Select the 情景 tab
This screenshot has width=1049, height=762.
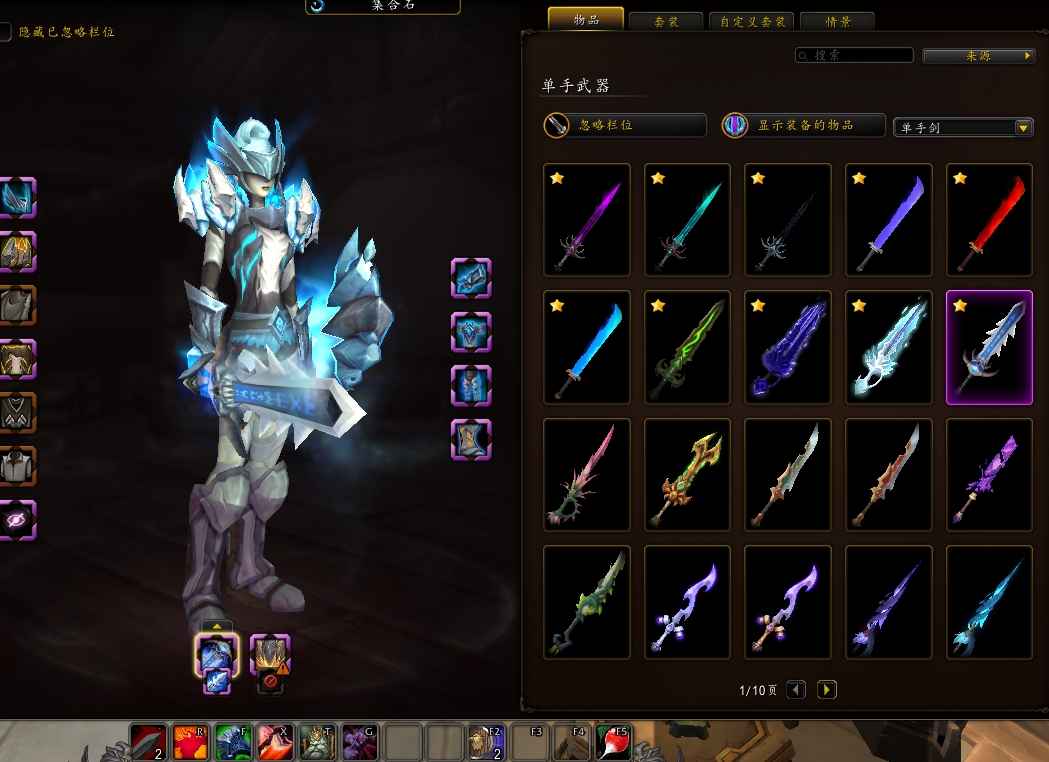point(837,21)
